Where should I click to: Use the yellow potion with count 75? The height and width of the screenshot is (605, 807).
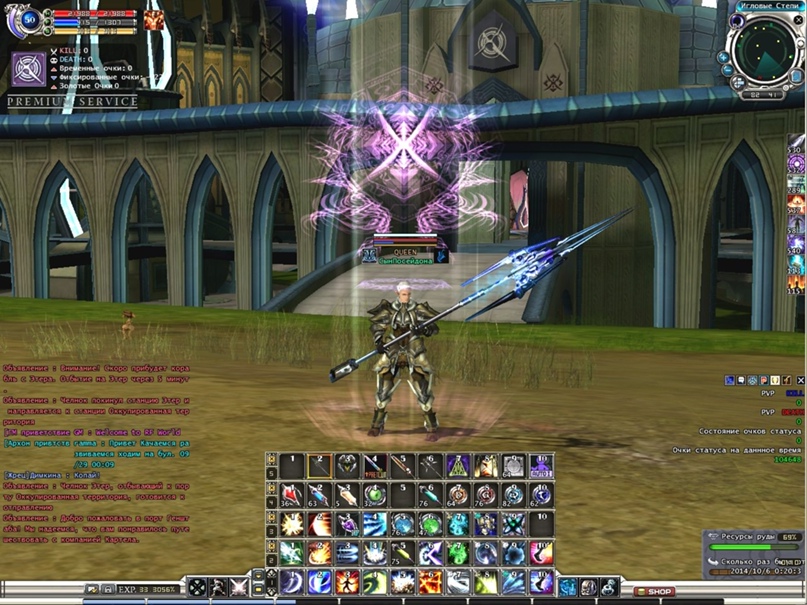coord(402,553)
